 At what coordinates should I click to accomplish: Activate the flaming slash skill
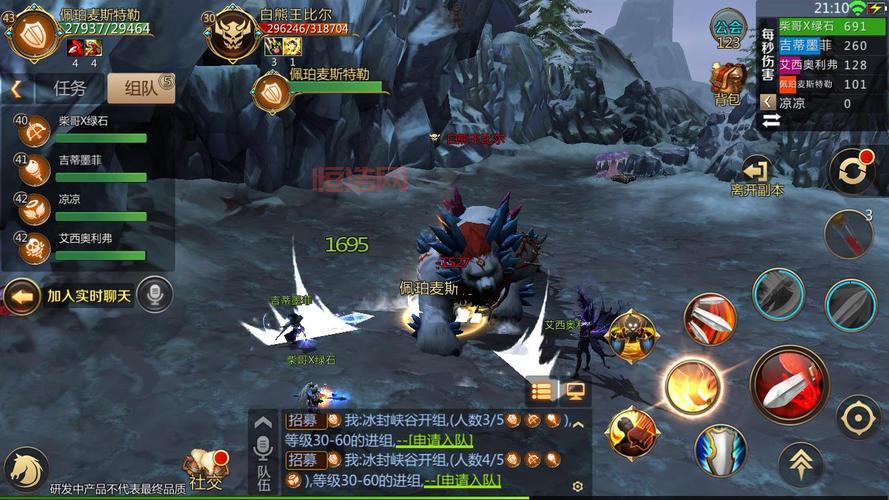693,386
